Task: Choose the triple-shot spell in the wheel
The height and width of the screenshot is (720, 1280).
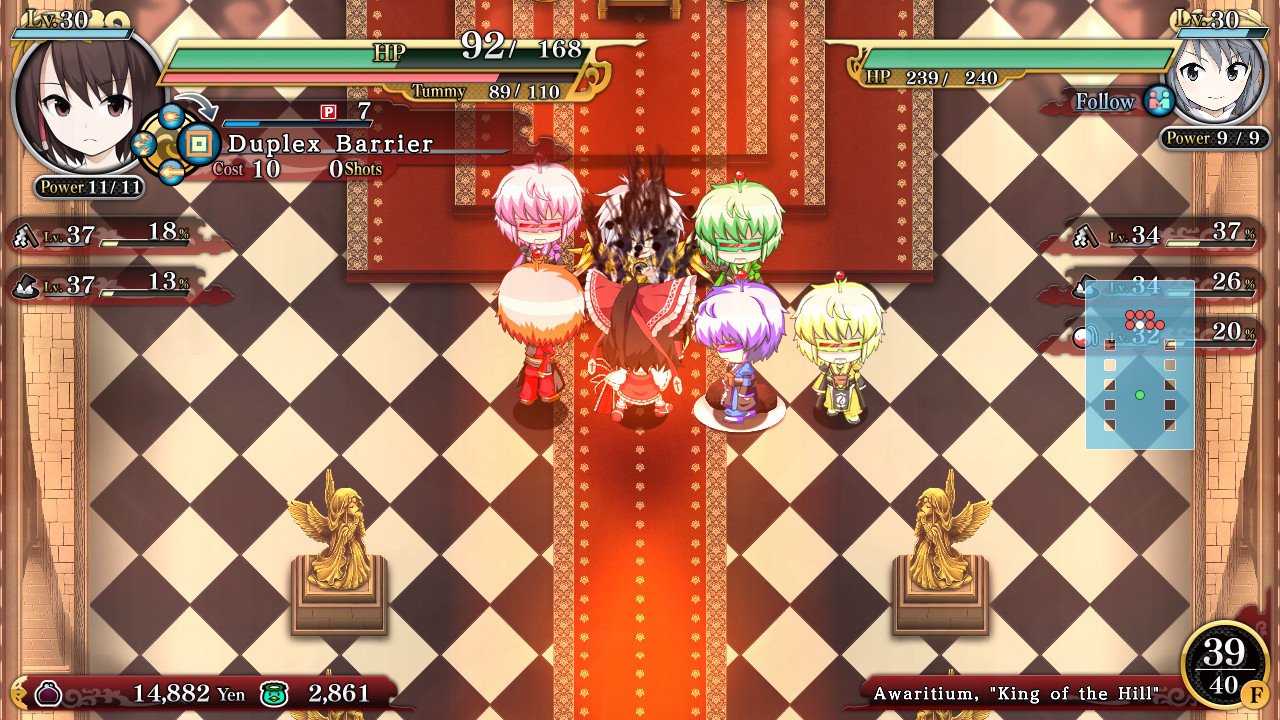Action: [x=143, y=146]
